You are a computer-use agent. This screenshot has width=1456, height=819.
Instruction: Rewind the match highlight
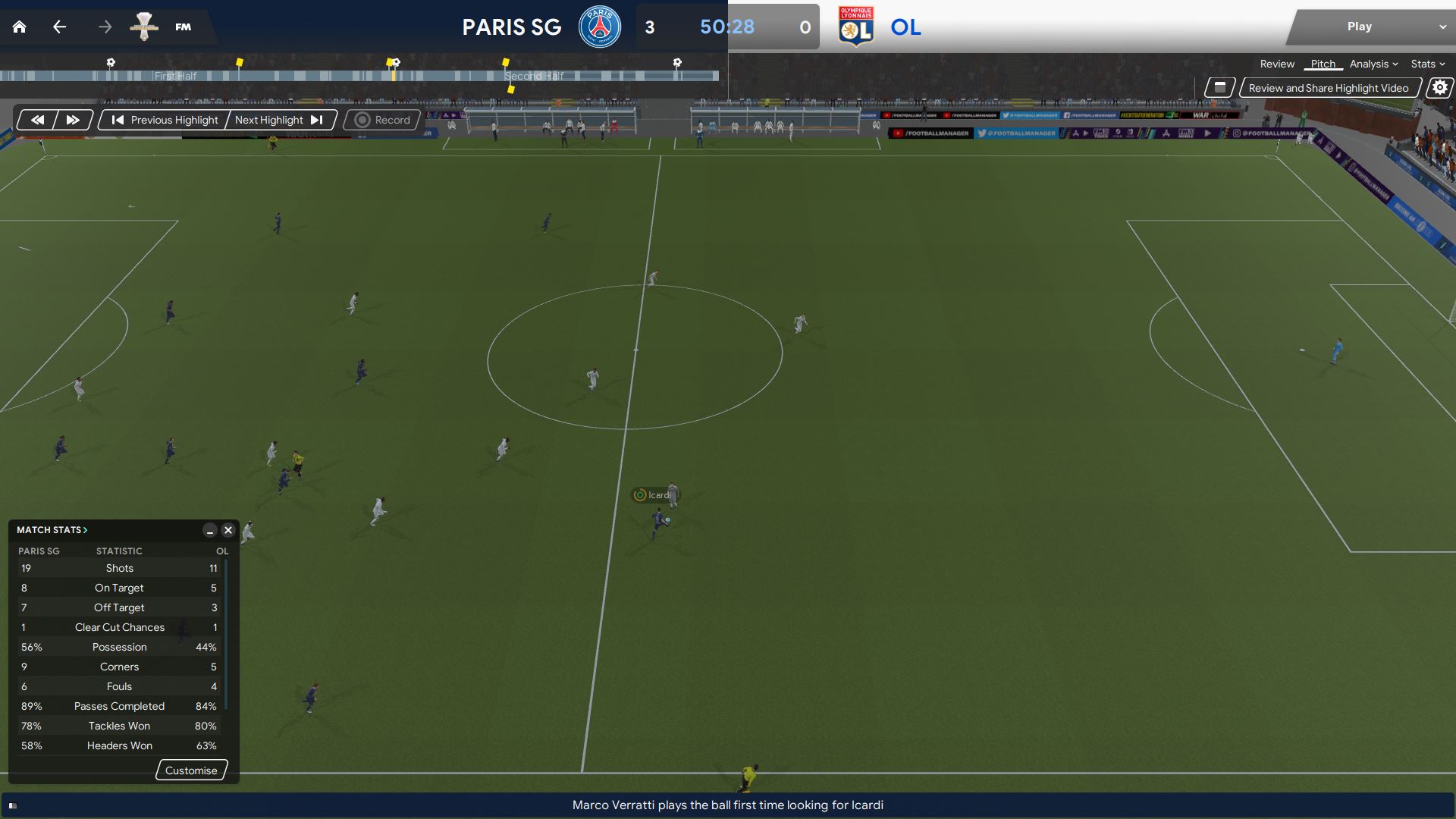(37, 120)
